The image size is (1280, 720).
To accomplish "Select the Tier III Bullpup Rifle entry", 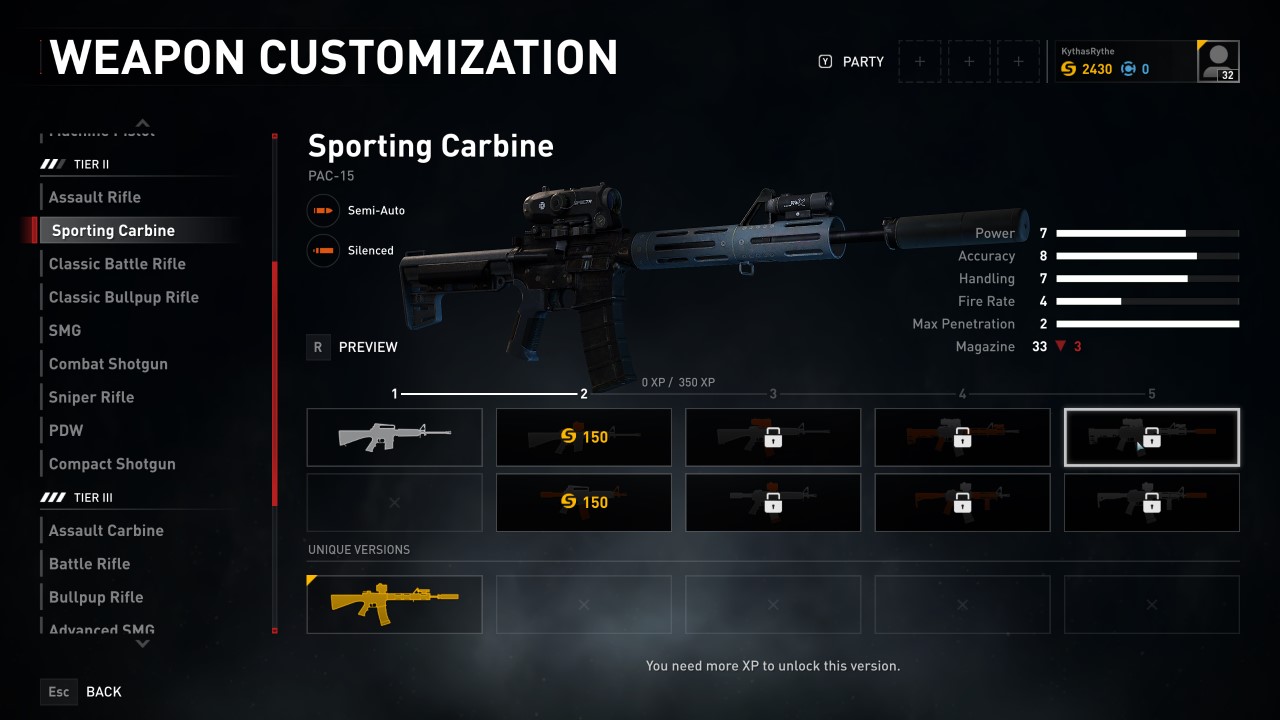I will pyautogui.click(x=96, y=597).
